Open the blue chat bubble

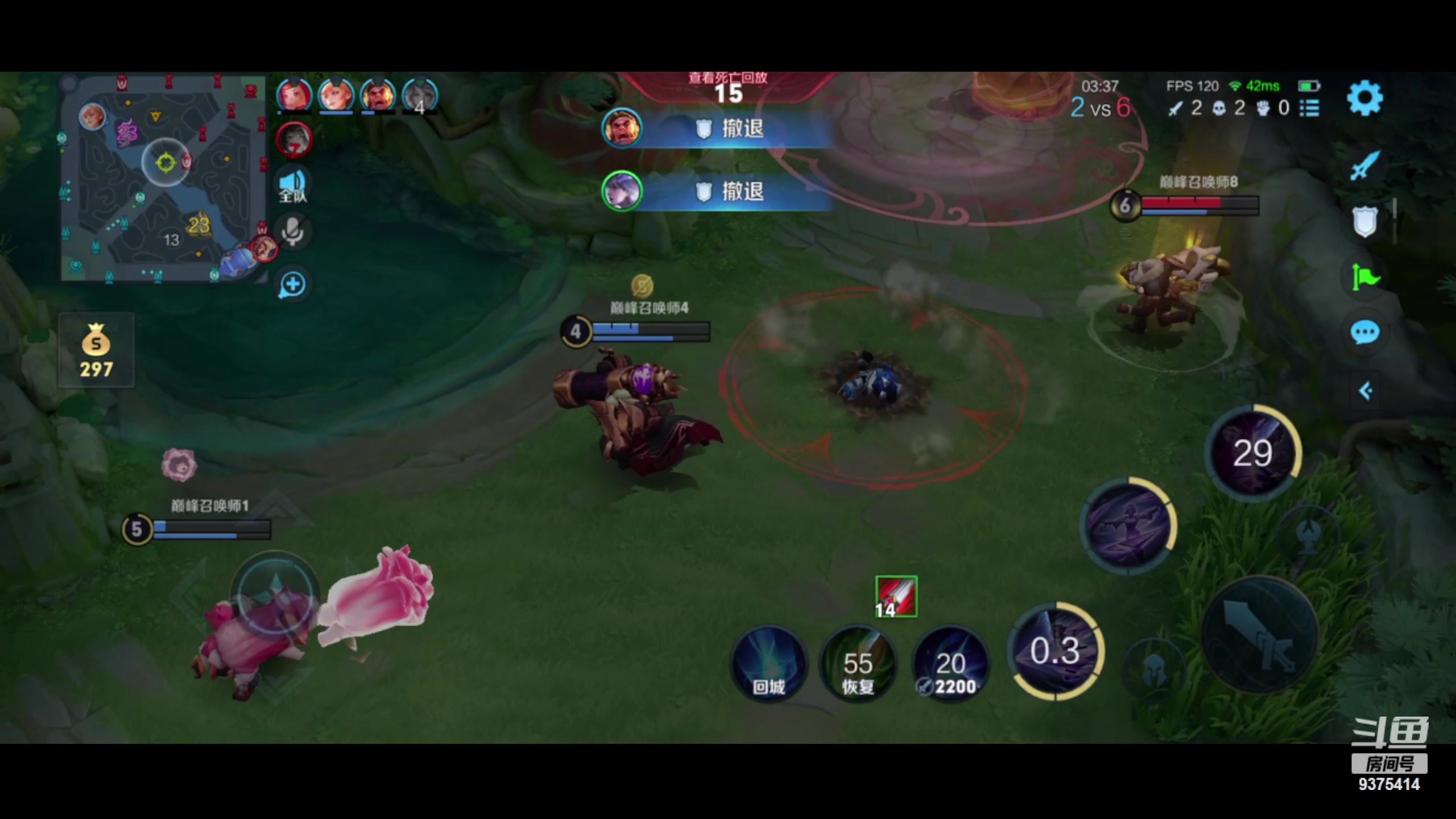pyautogui.click(x=1364, y=333)
